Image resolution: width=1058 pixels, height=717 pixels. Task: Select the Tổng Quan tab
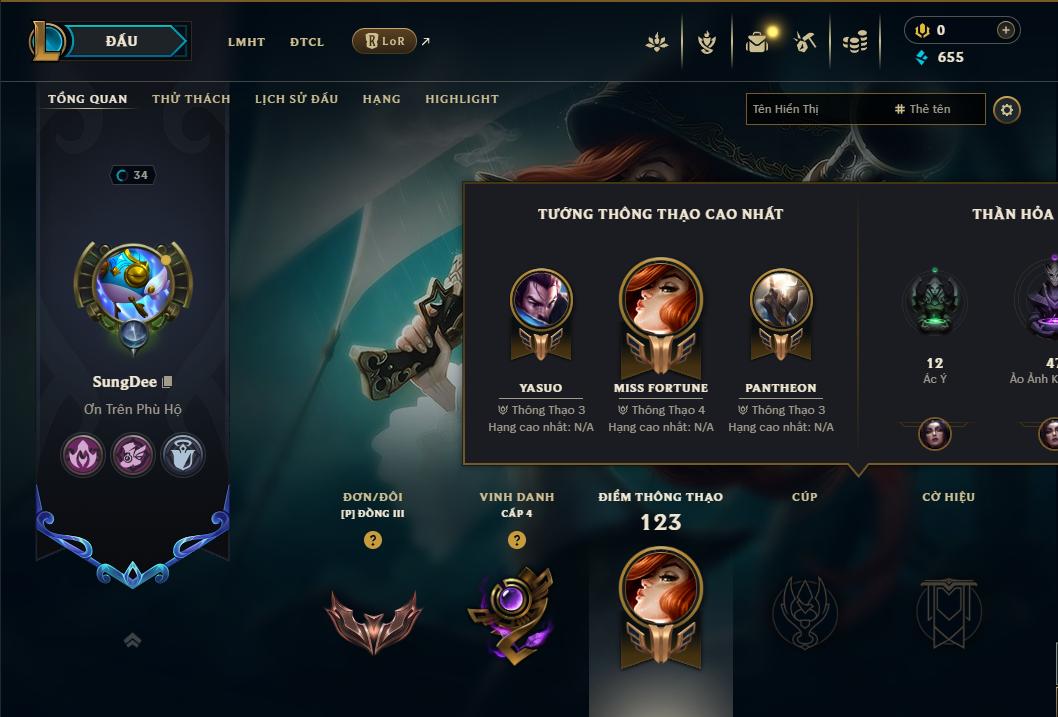88,99
